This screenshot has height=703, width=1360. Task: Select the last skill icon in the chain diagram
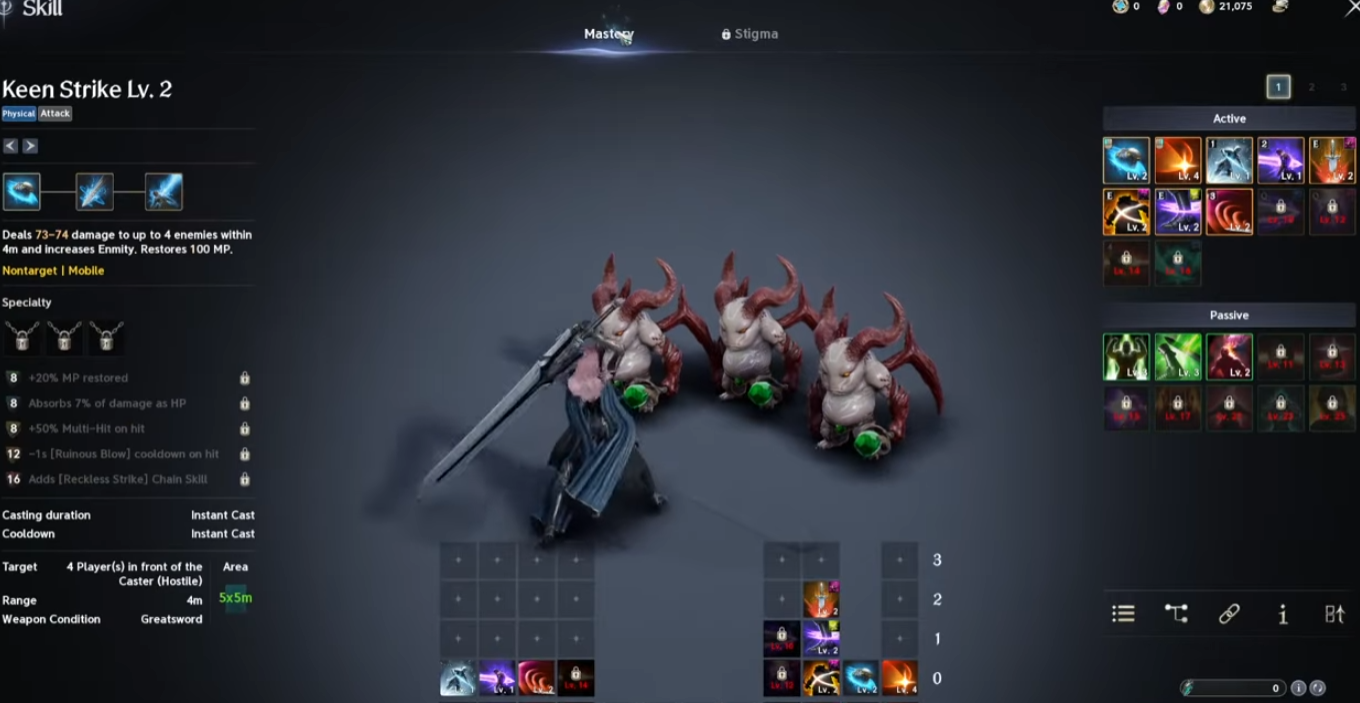pos(164,191)
